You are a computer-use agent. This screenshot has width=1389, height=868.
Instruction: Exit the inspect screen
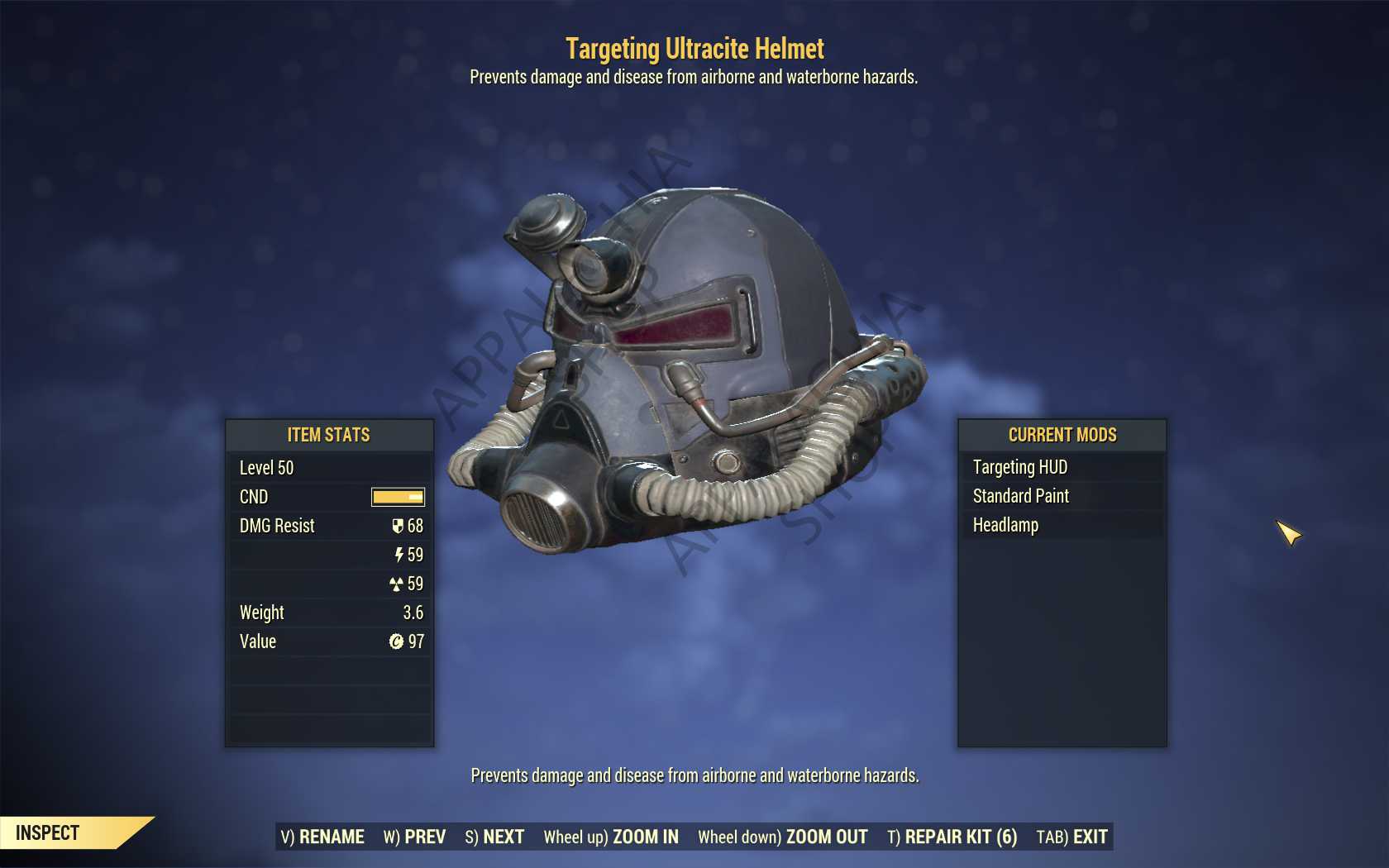coord(1072,837)
